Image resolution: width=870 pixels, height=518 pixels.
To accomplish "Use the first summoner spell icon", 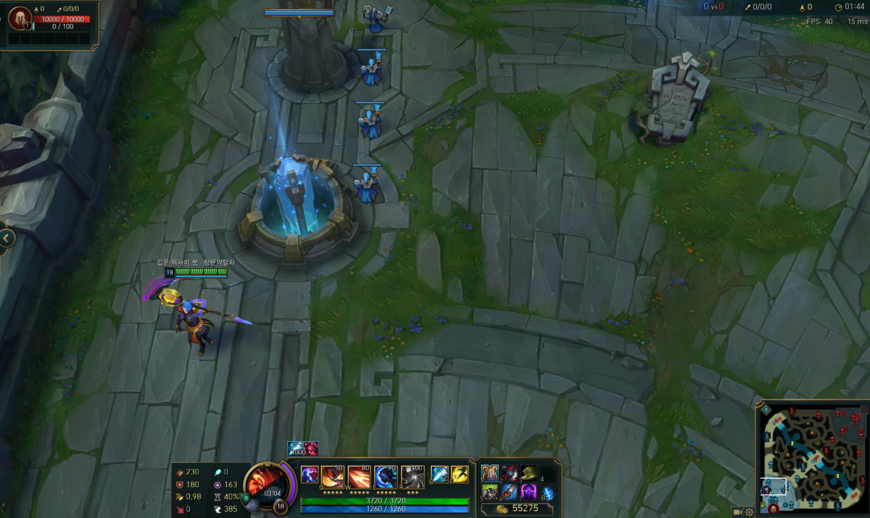I will [x=440, y=475].
